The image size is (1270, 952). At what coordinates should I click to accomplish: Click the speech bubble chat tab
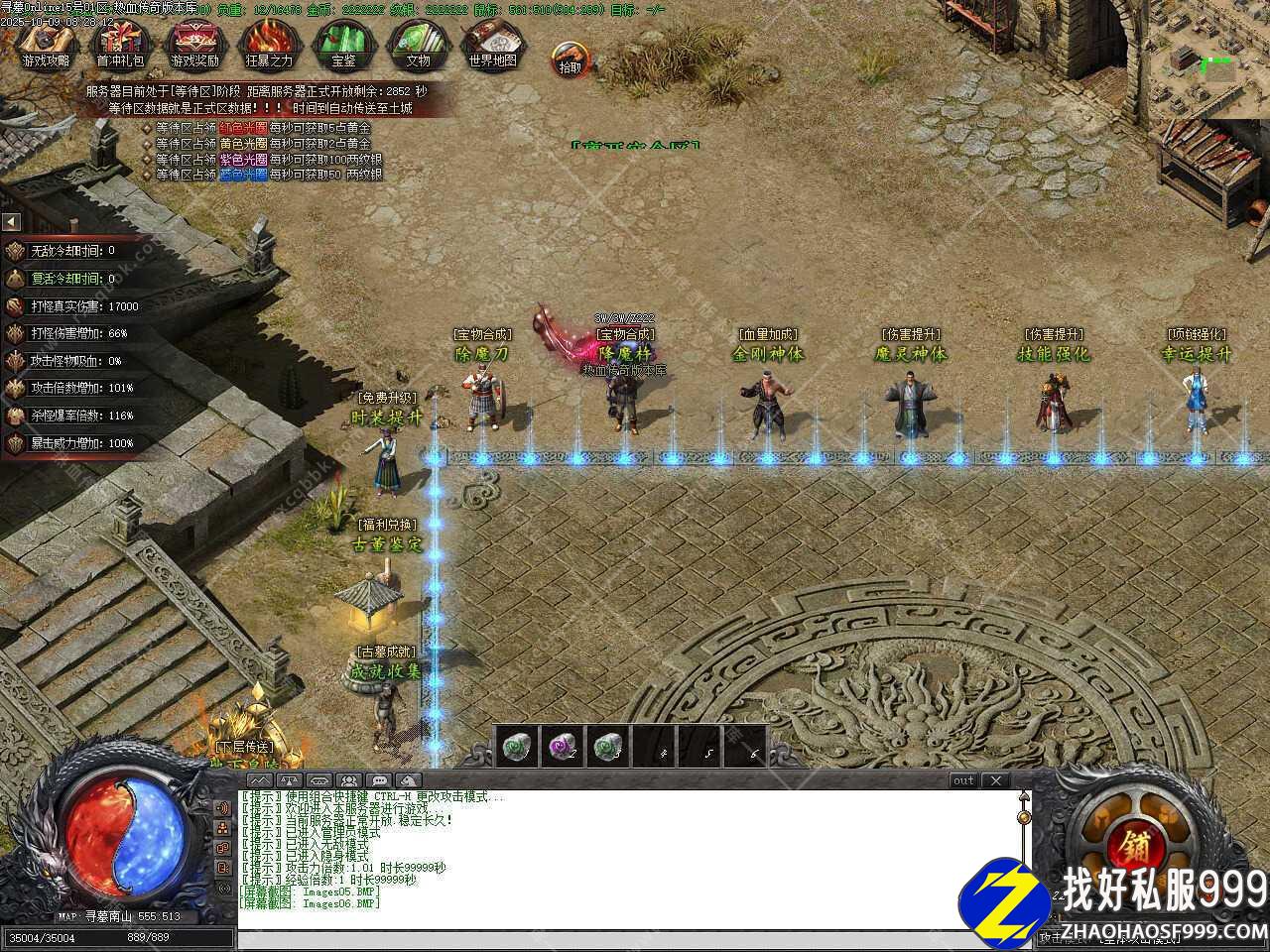[x=379, y=780]
